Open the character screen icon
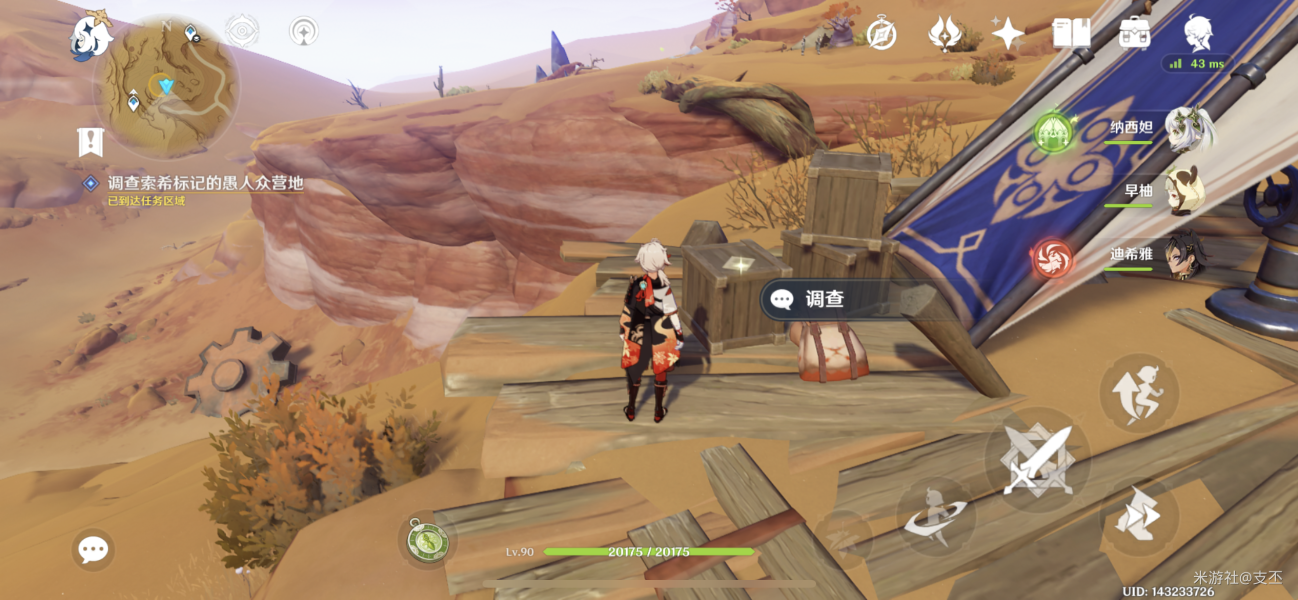 (x=1197, y=33)
